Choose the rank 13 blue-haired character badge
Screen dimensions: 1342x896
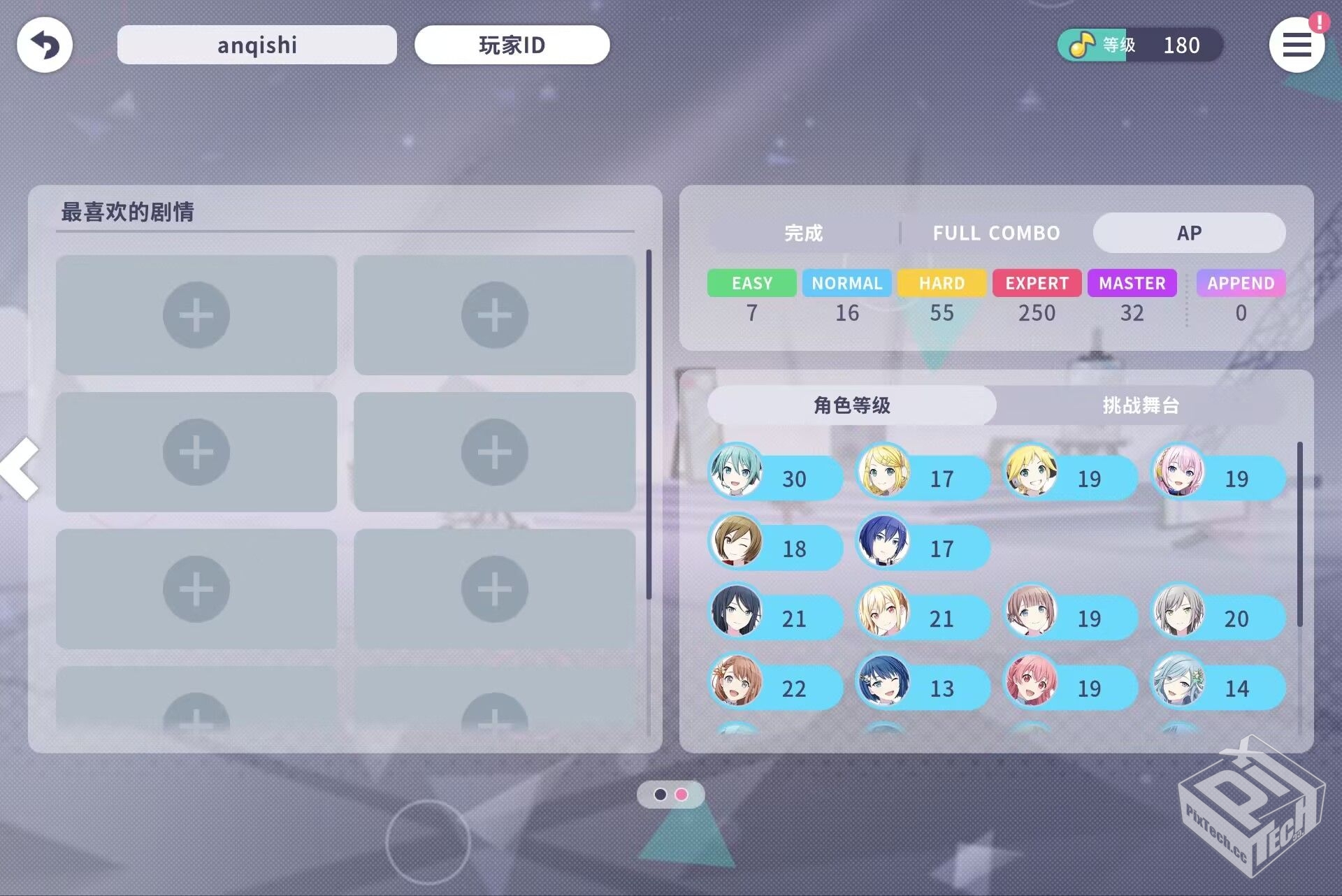pyautogui.click(x=923, y=688)
